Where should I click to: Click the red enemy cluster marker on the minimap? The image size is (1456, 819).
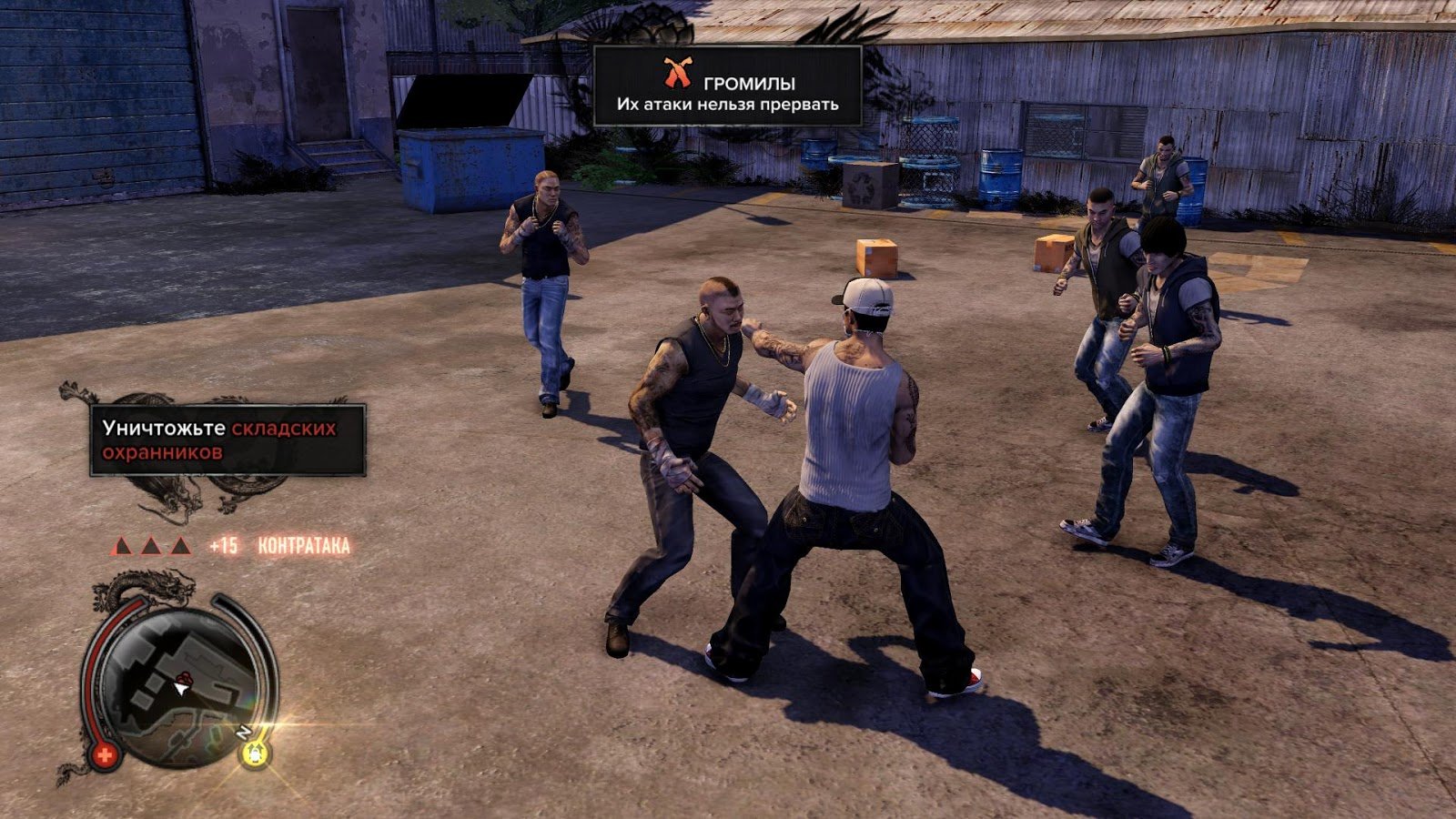187,678
